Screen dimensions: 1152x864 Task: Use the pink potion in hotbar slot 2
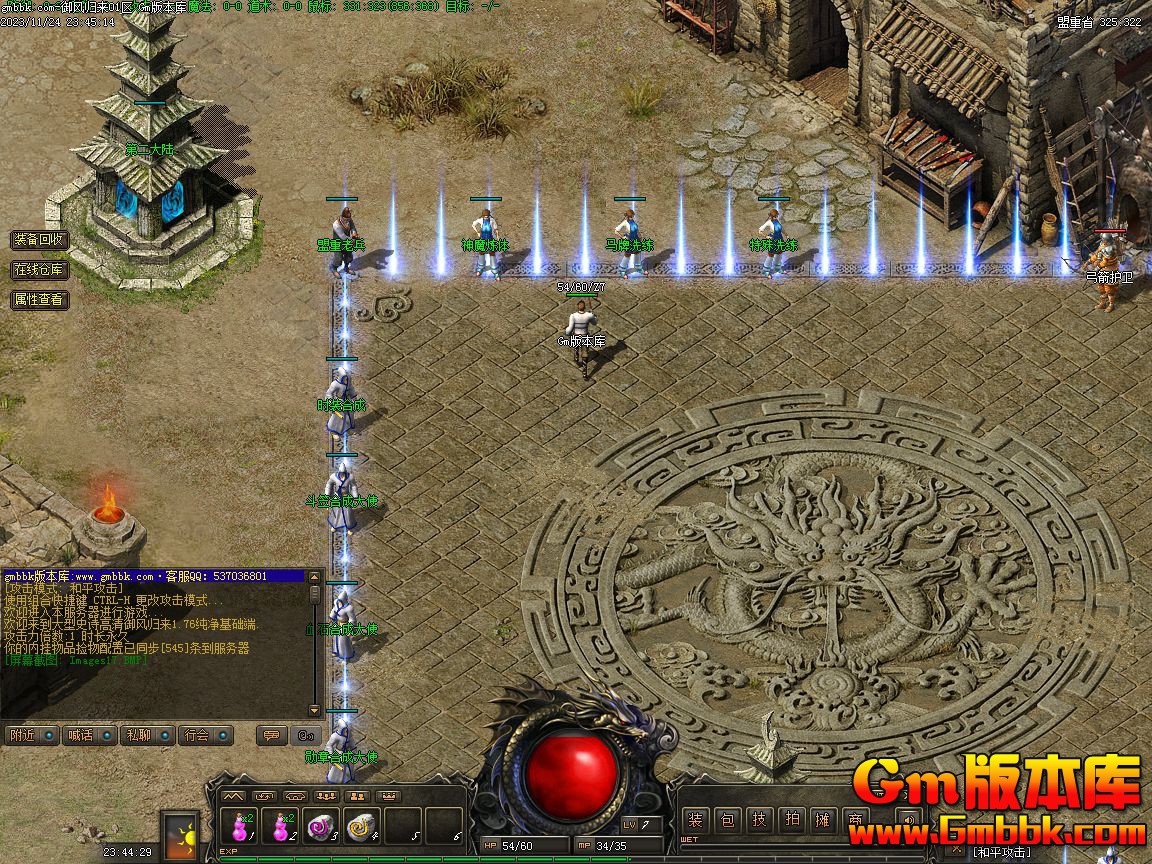coord(282,828)
